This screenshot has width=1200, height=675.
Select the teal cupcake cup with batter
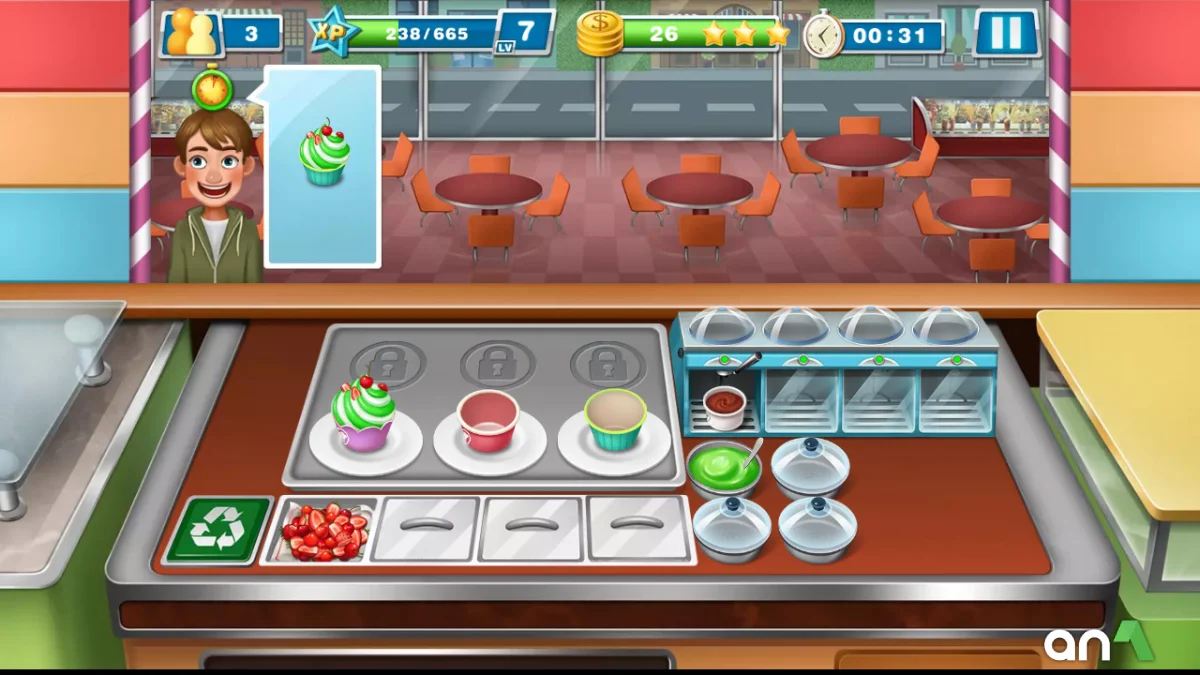tap(615, 419)
